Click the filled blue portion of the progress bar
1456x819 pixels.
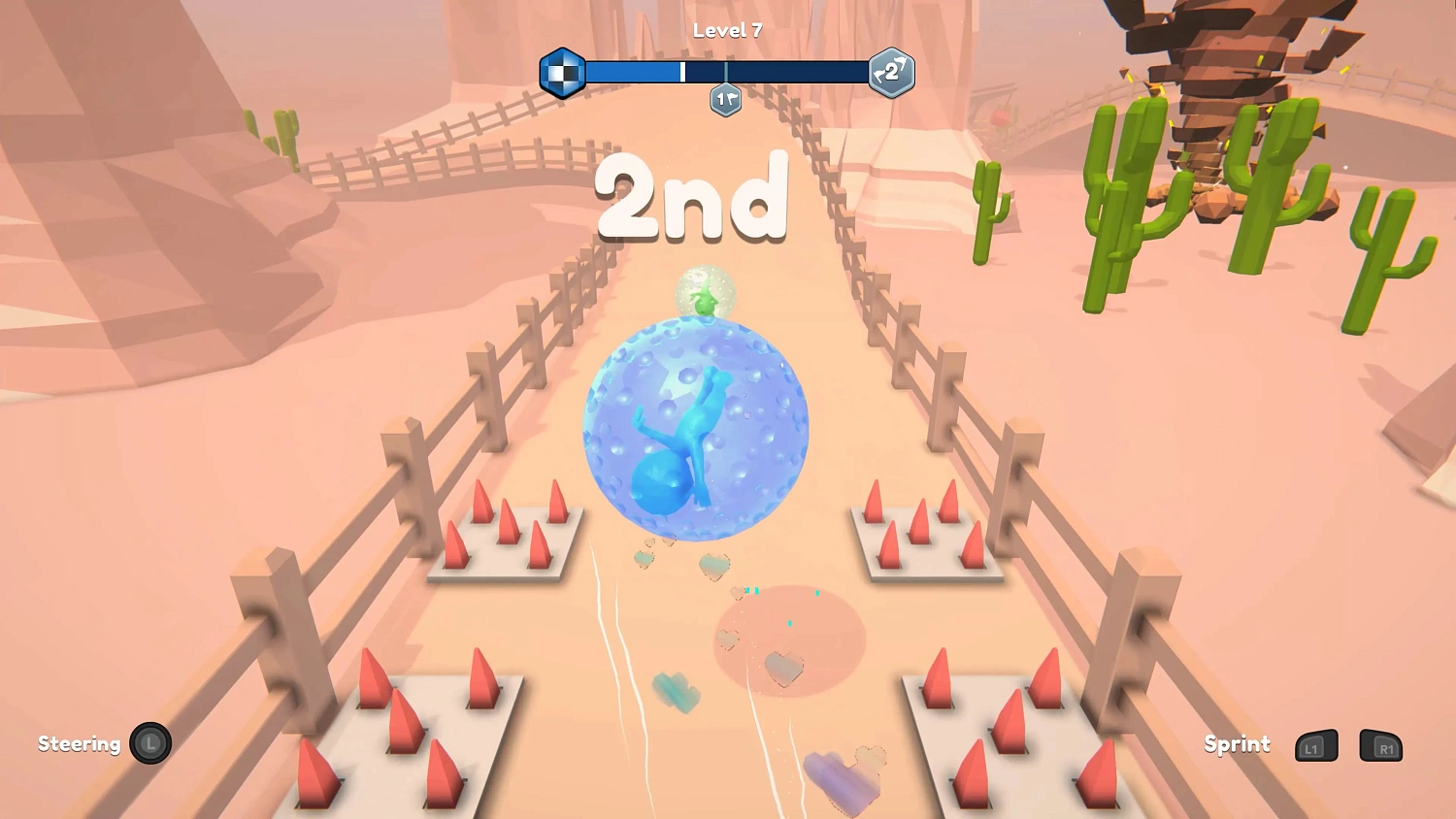[x=631, y=70]
